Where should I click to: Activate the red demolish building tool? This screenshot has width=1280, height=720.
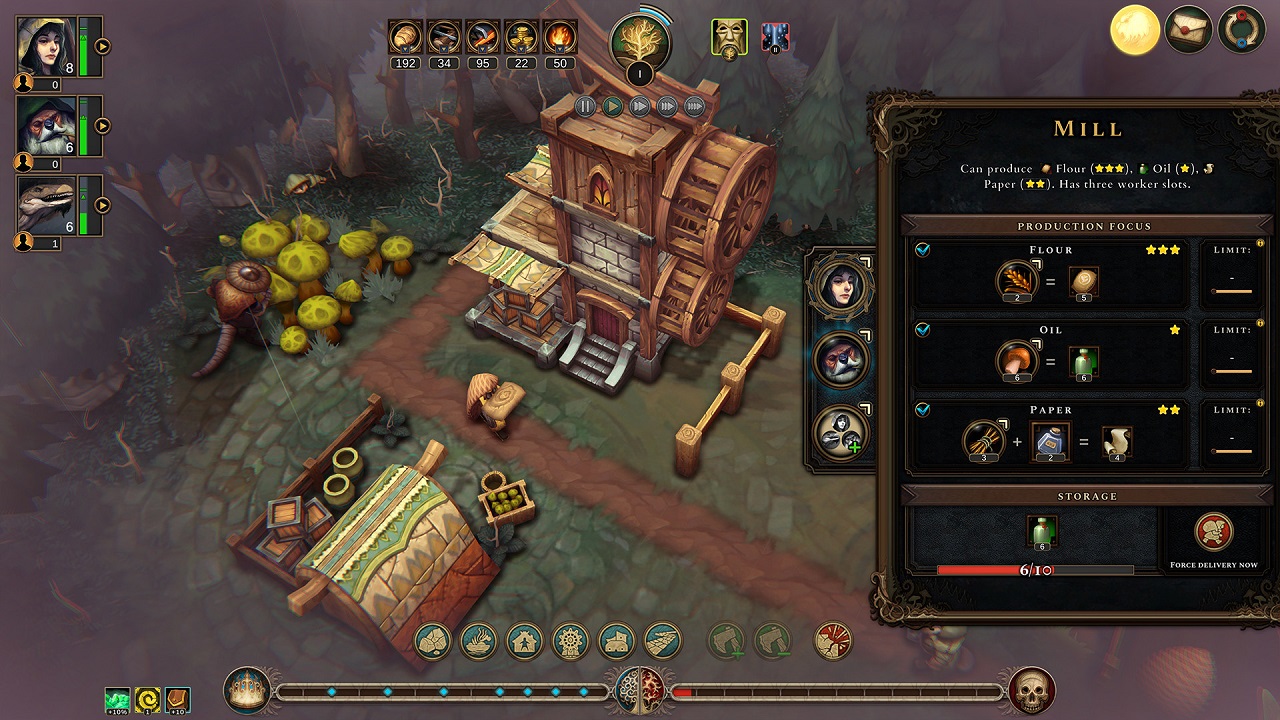[x=833, y=640]
